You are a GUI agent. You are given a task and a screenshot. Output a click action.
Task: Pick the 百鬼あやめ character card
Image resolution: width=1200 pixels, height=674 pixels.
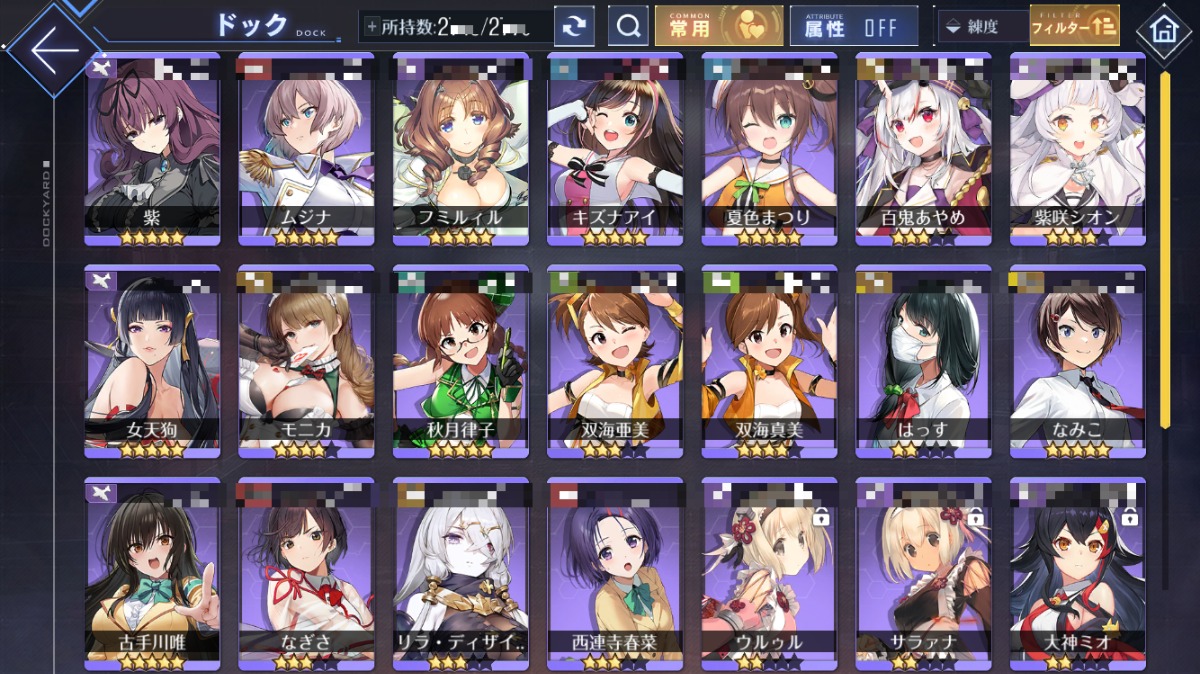[x=922, y=150]
